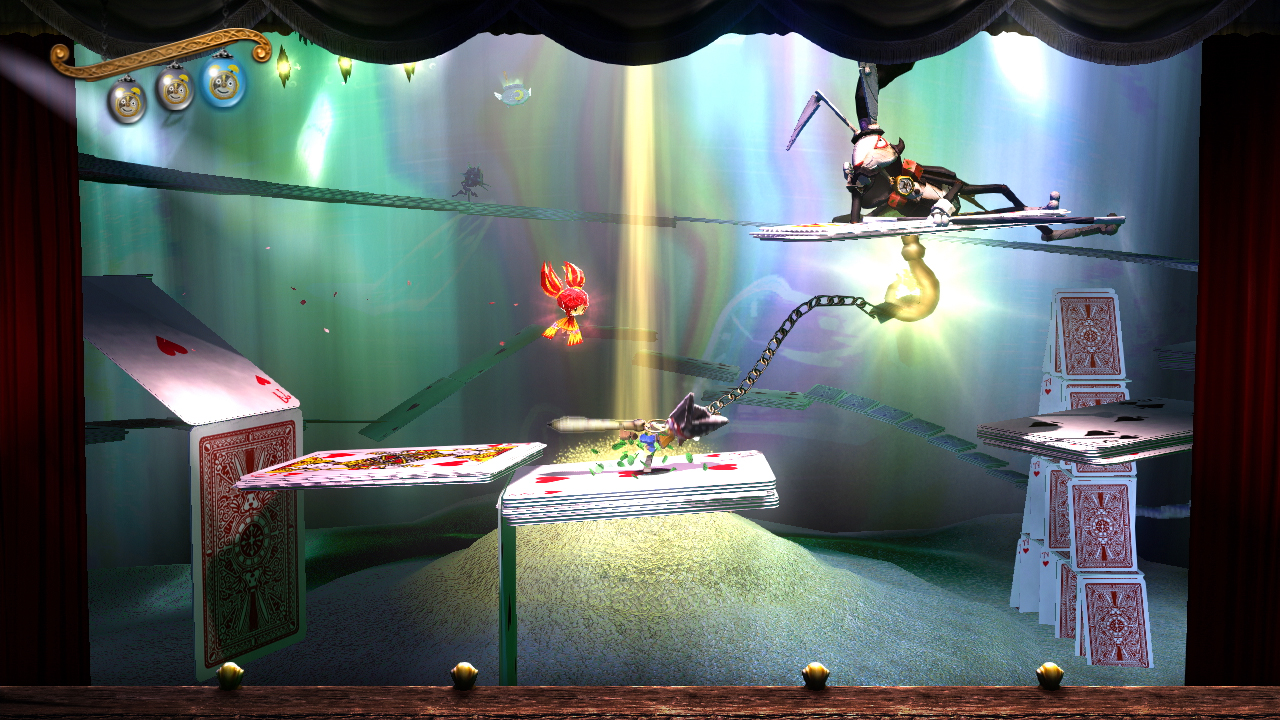Select the blue alarm-clock life medal
Screen dimensions: 1280x720
(222, 85)
